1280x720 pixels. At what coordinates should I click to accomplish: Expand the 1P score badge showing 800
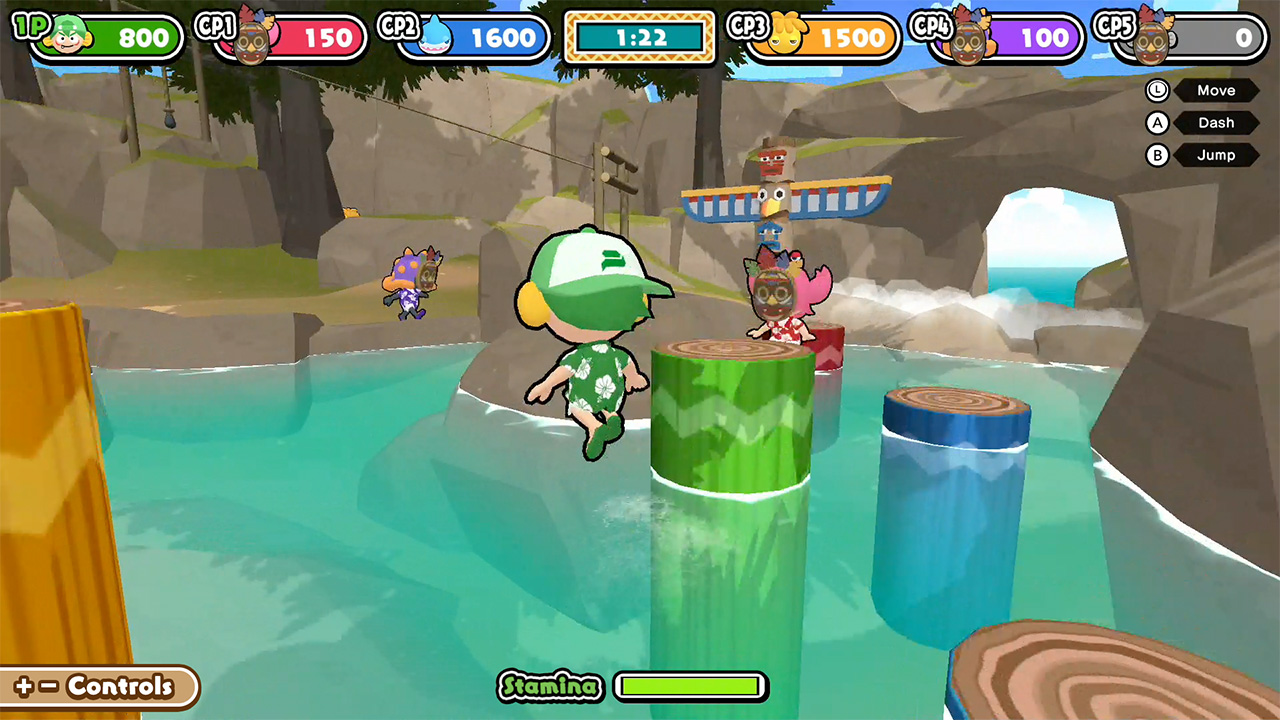132,38
